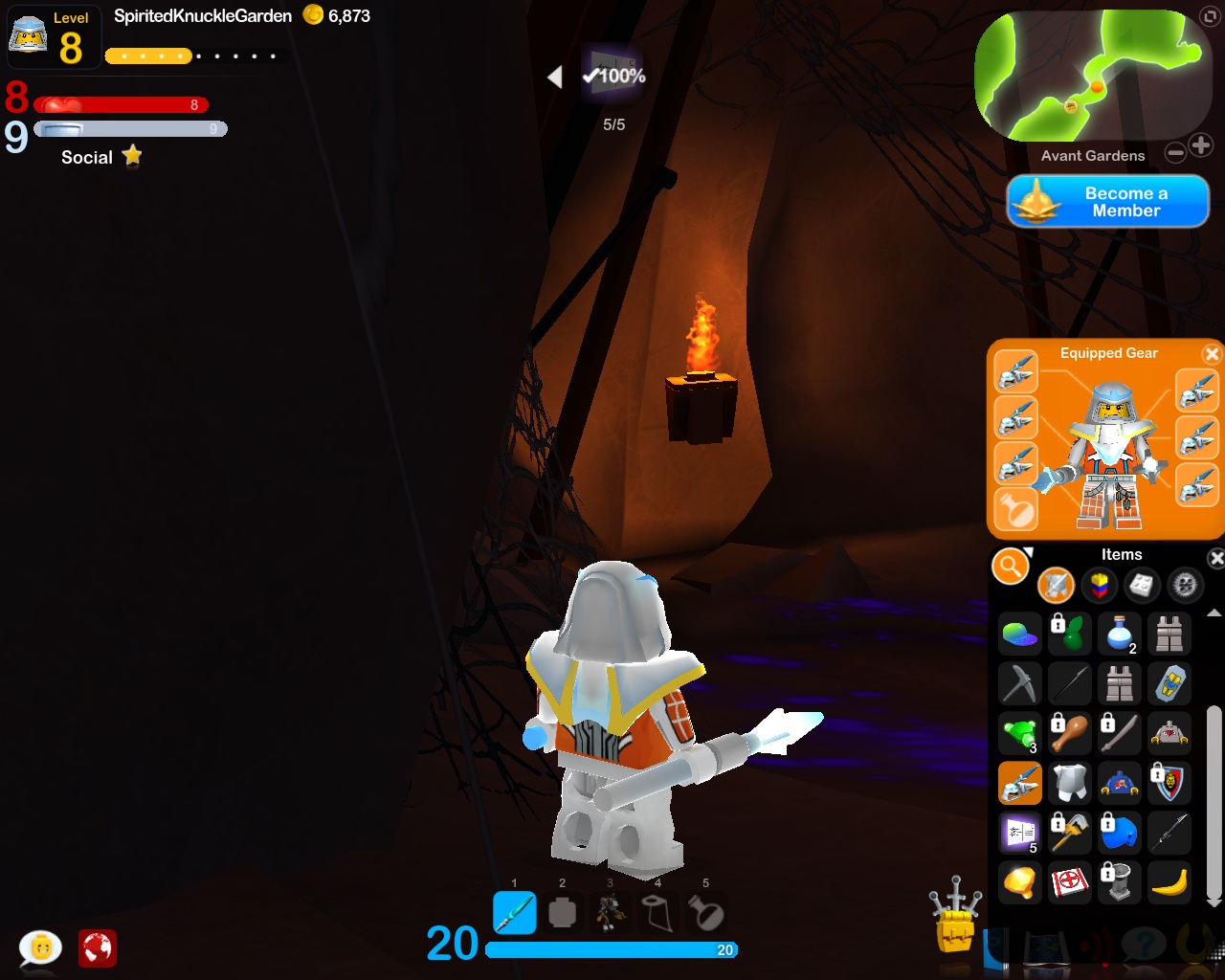Open the chat speech bubble

41,947
